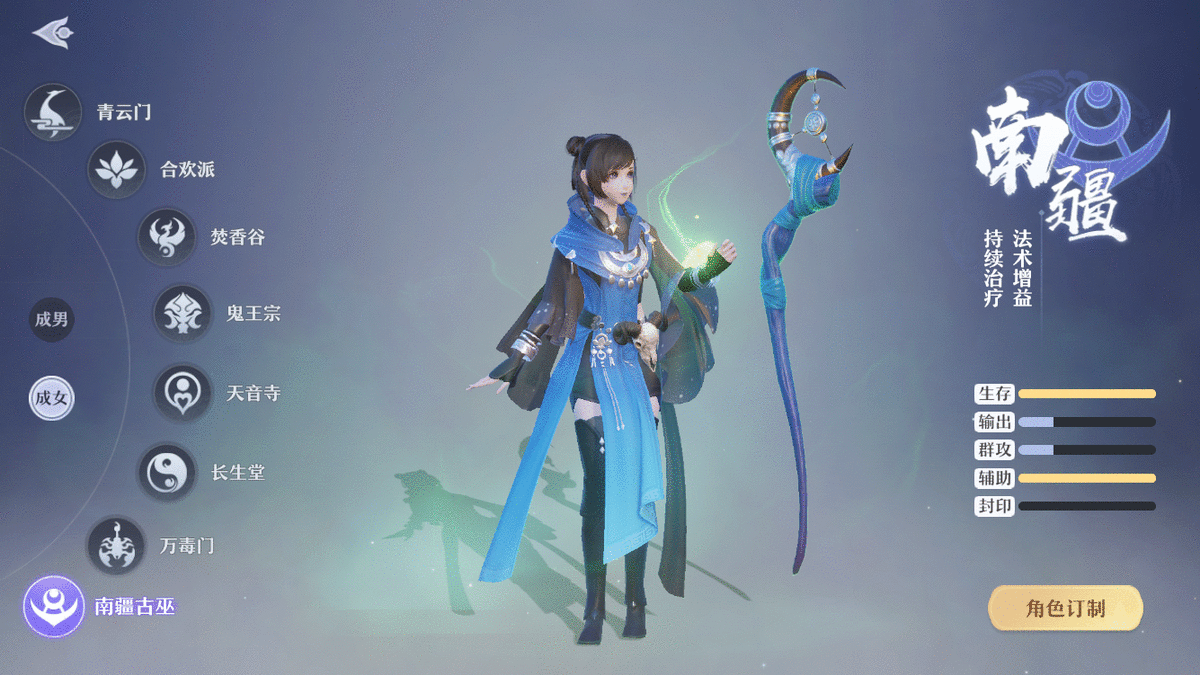
Task: Choose the 天音寺 class
Action: tap(182, 393)
